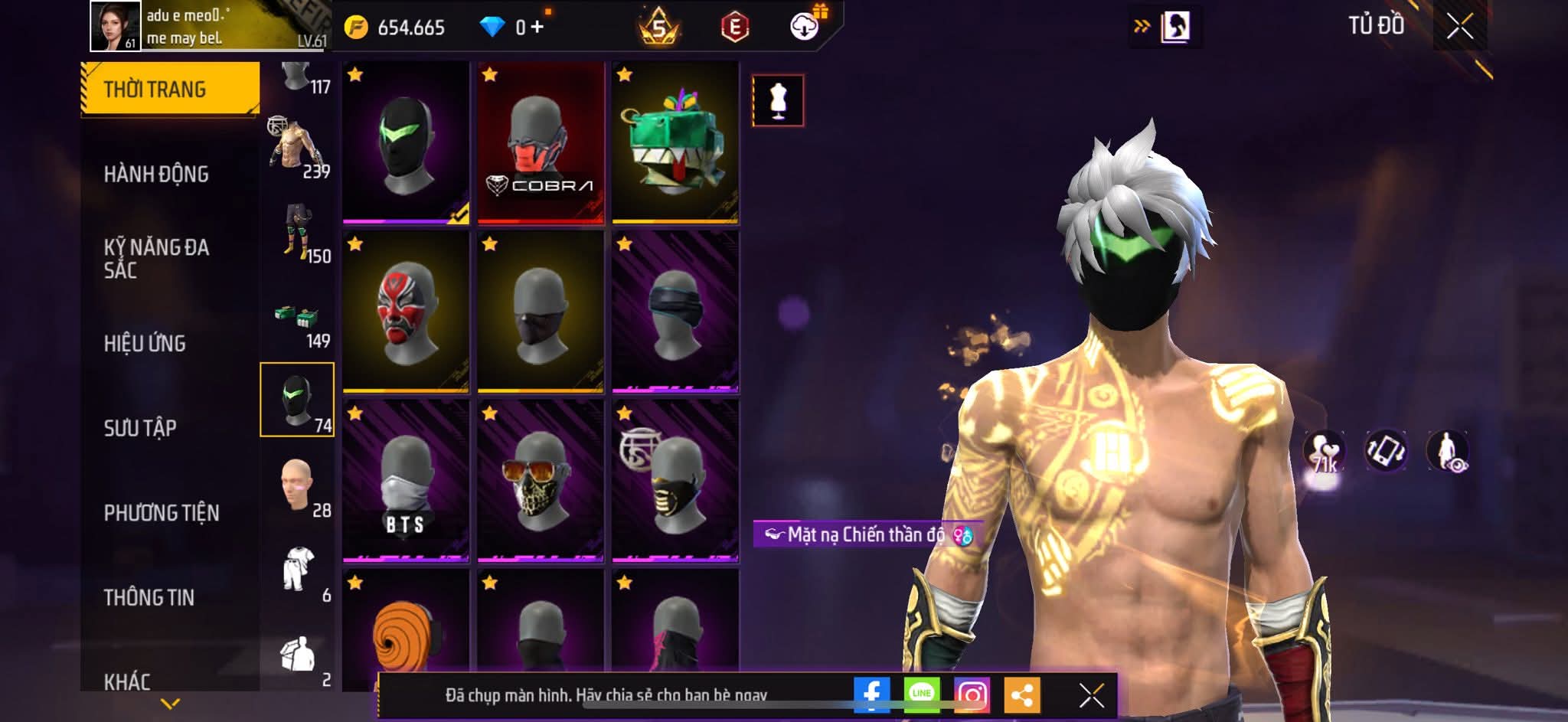The image size is (1568, 722).
Task: Show the Thông Tin tab
Action: [149, 596]
